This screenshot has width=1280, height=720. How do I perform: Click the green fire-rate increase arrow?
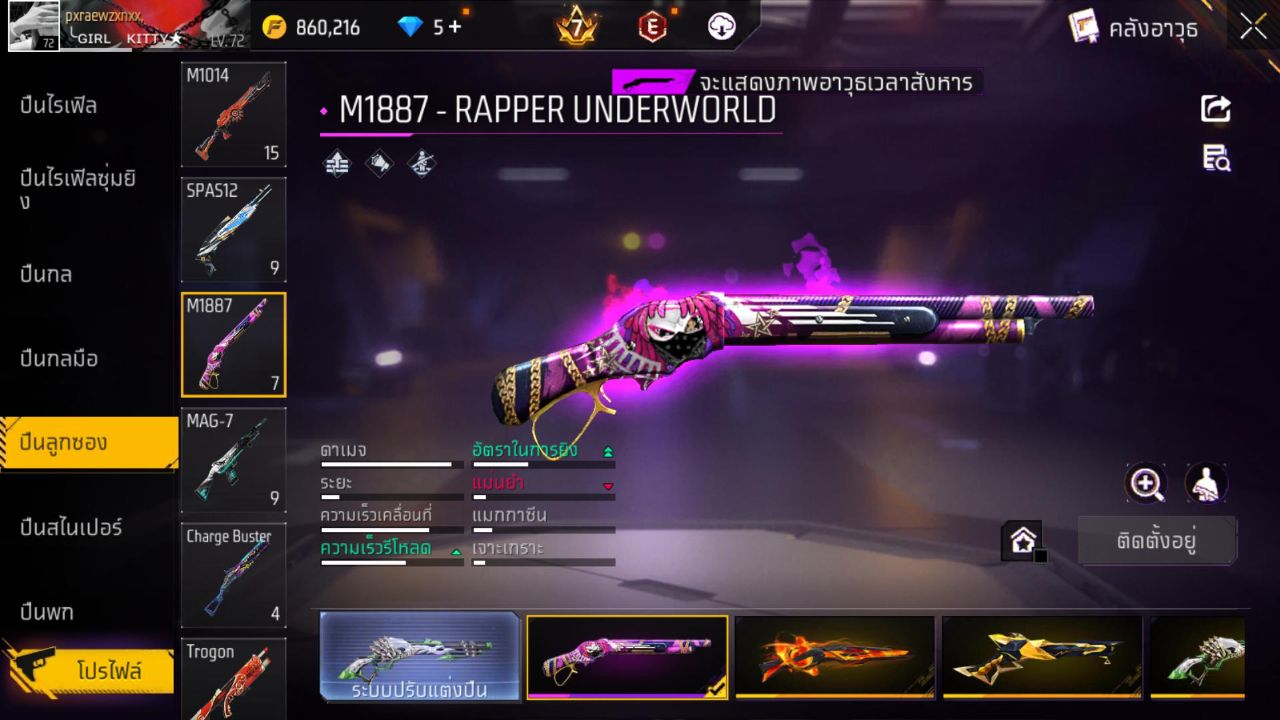pos(609,449)
